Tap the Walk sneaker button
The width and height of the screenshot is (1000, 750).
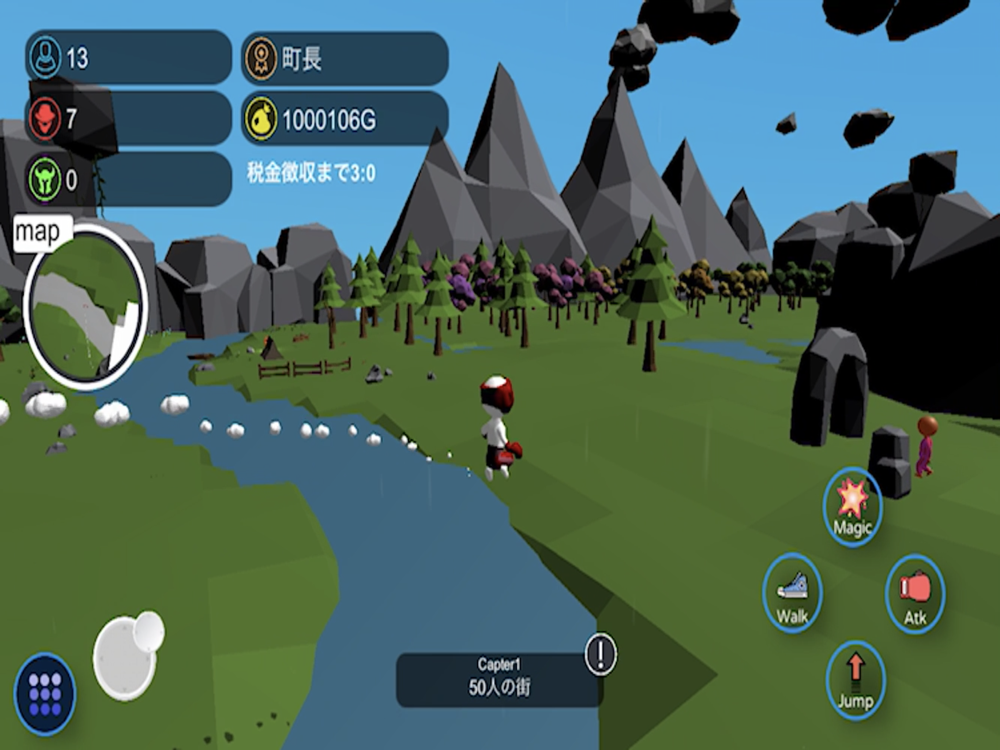point(792,593)
